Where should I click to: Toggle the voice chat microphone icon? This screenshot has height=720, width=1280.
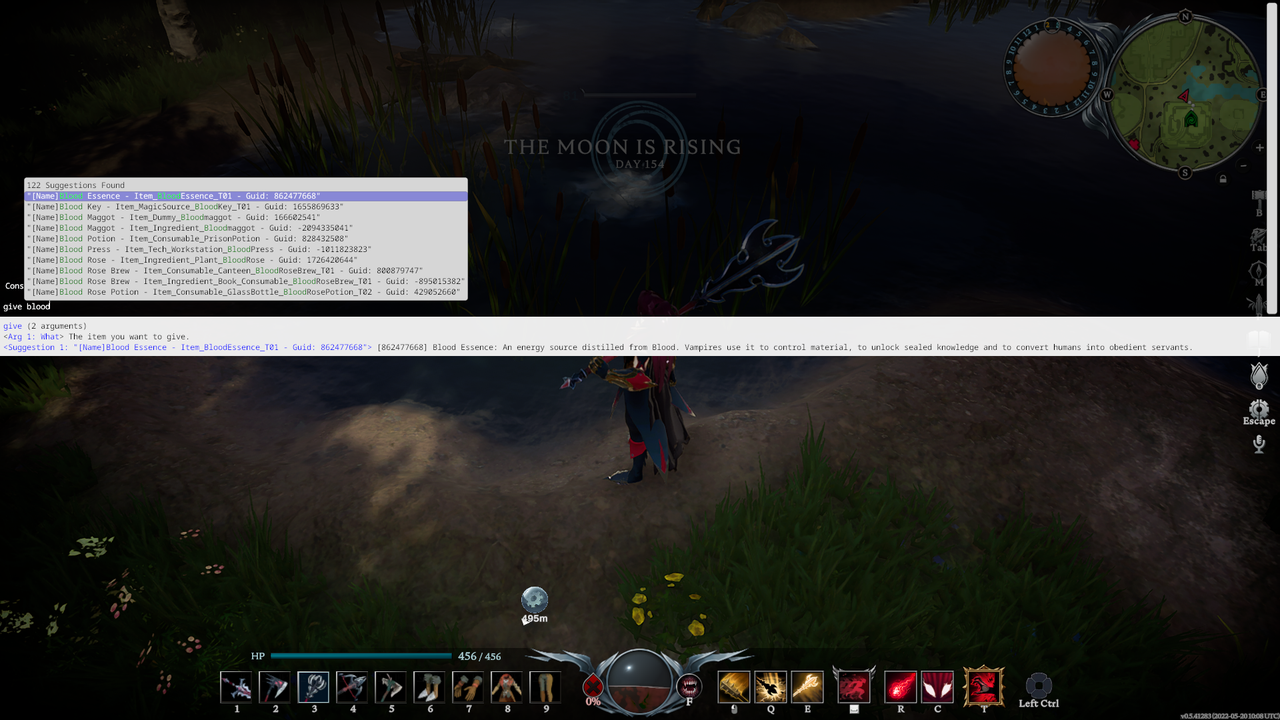tap(1259, 444)
